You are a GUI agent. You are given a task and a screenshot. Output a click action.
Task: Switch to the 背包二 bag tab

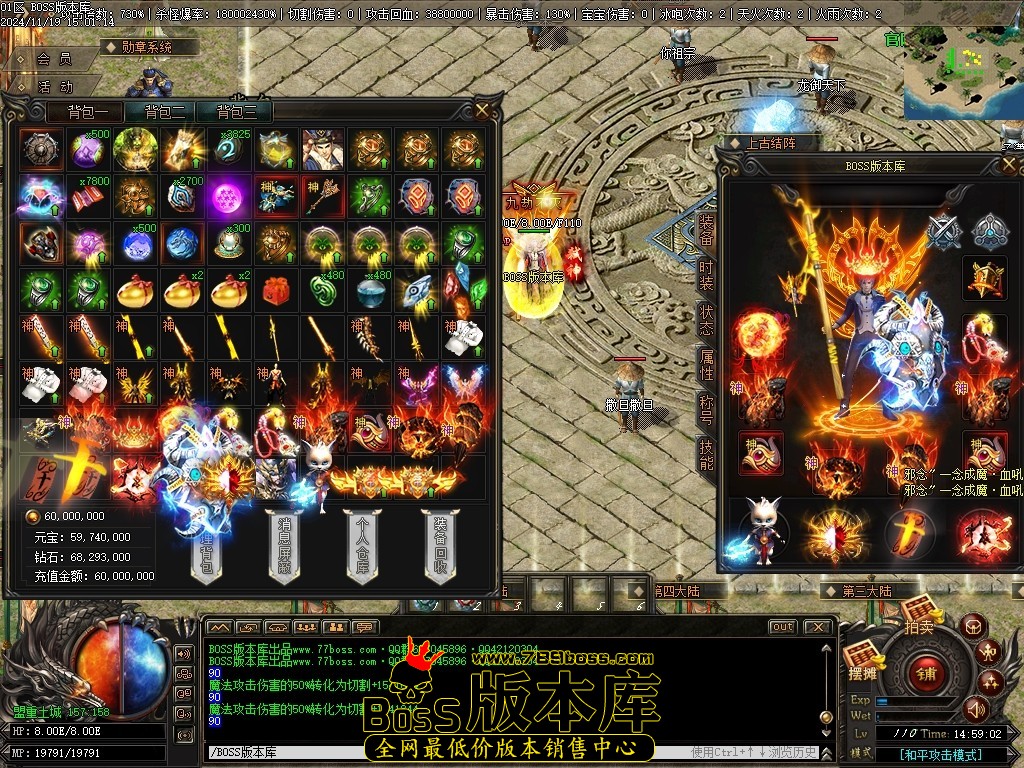pyautogui.click(x=165, y=112)
